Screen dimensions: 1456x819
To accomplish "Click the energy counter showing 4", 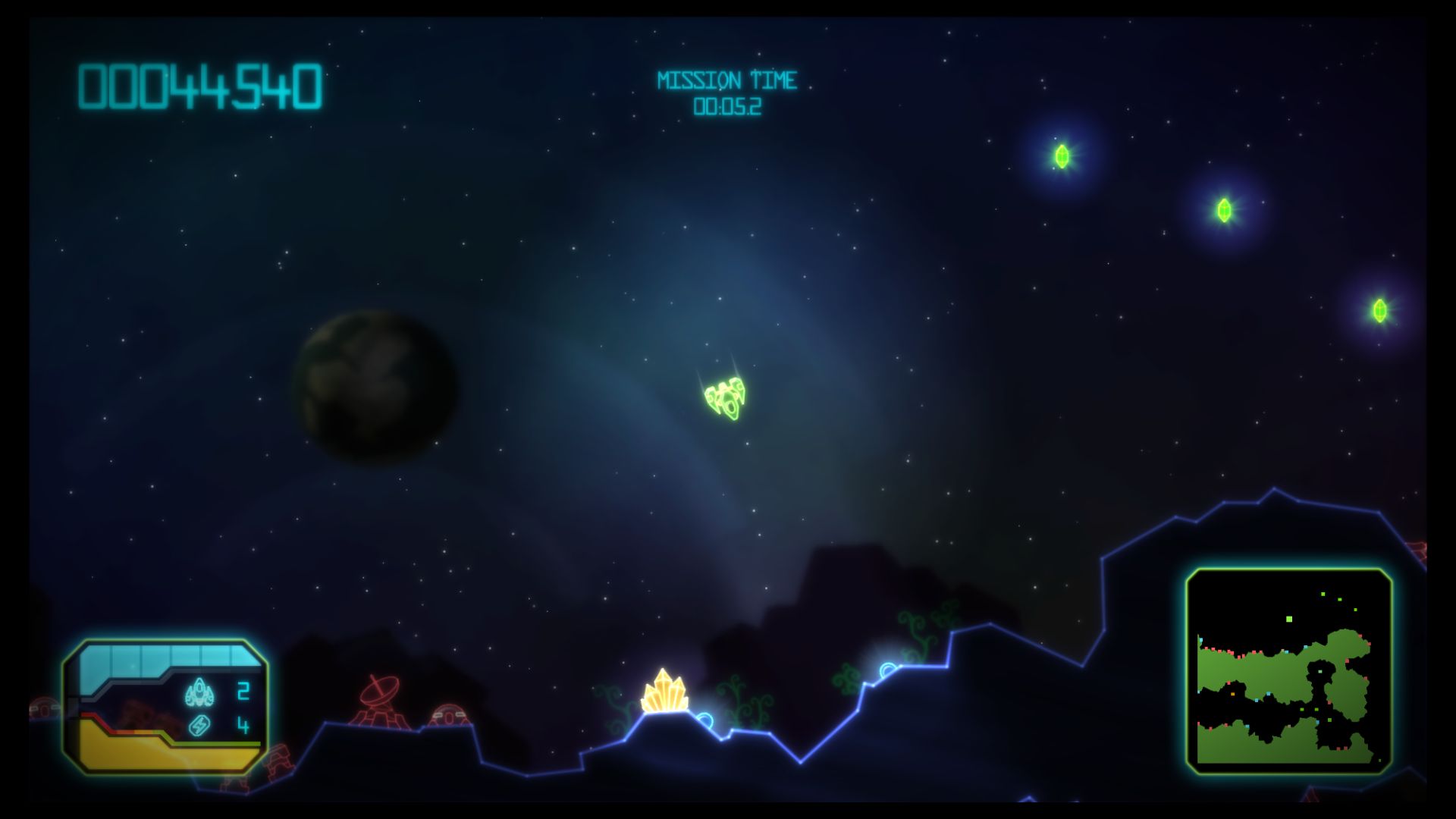I will pos(244,724).
